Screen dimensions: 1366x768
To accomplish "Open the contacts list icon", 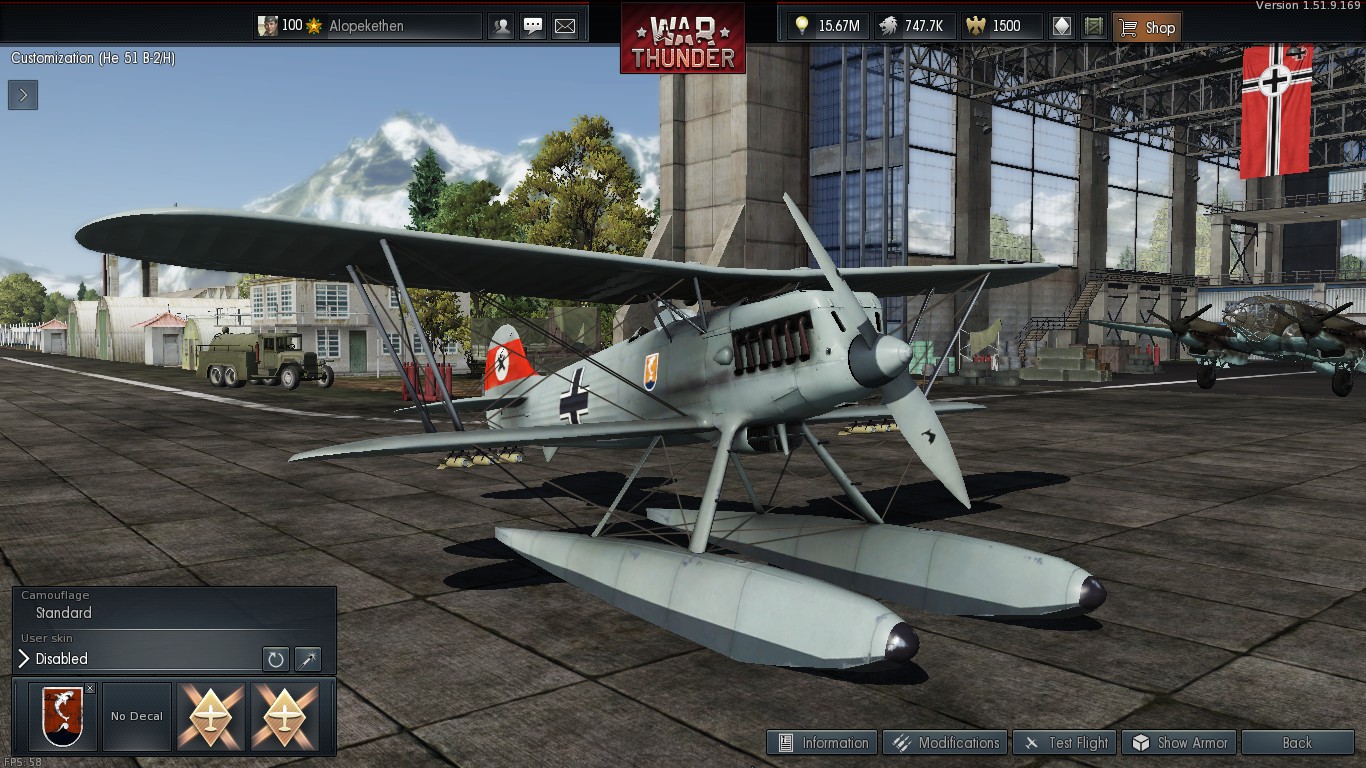I will 501,26.
